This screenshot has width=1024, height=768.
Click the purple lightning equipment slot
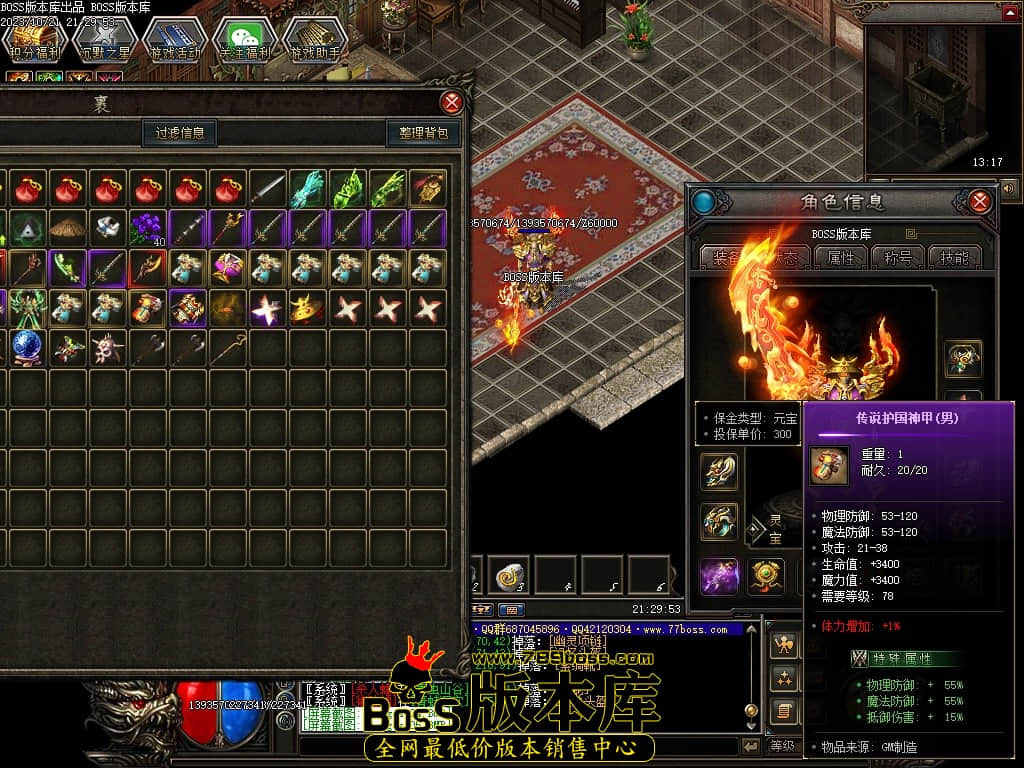click(719, 577)
